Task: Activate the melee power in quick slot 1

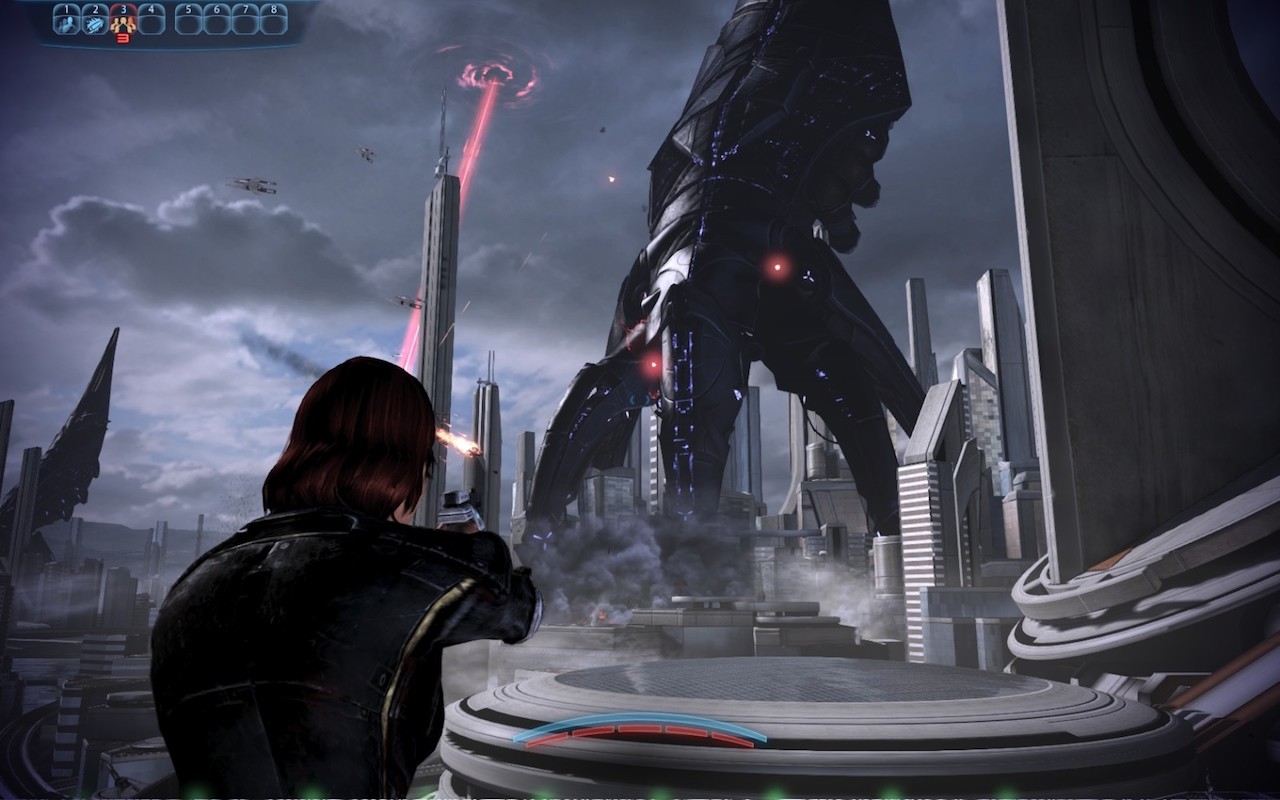Action: click(66, 20)
